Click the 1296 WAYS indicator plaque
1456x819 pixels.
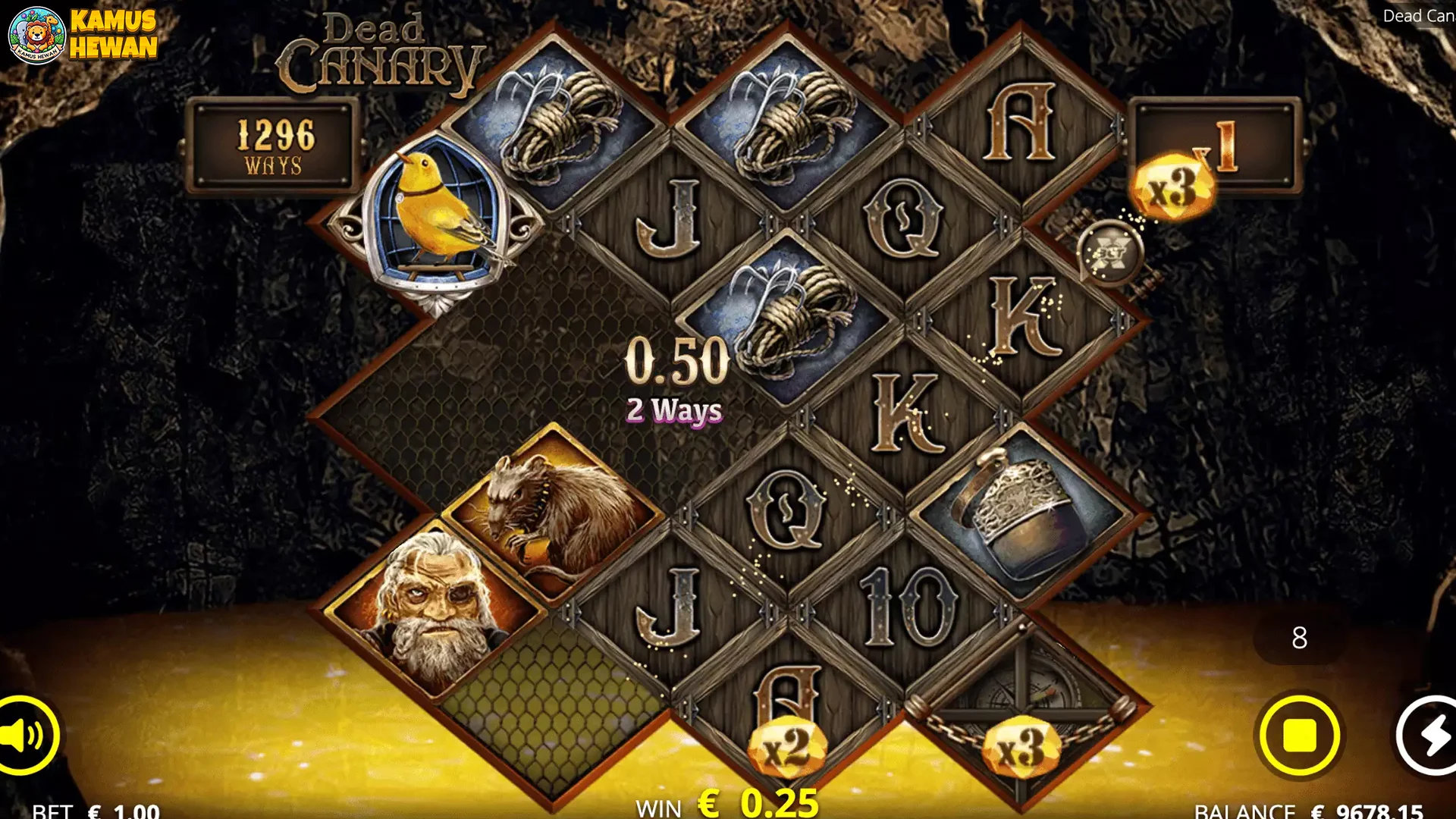275,145
